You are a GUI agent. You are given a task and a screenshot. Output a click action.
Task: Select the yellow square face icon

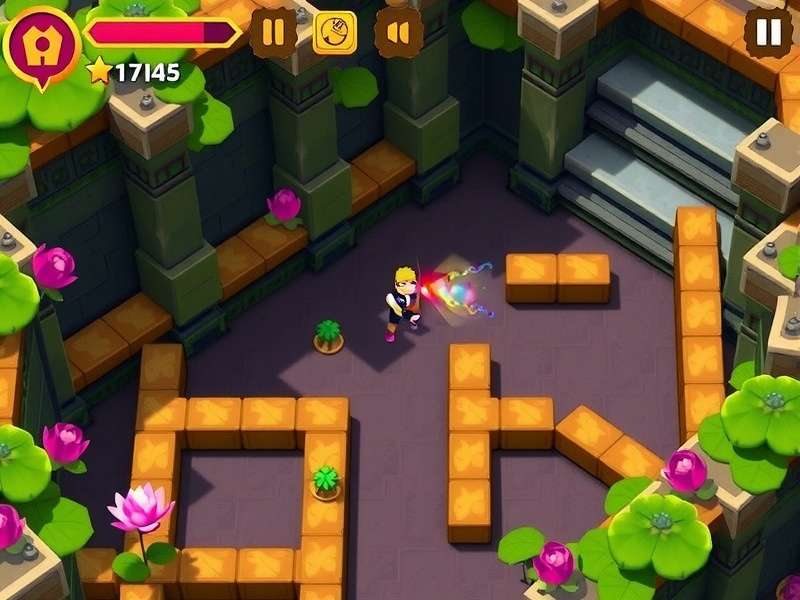(x=335, y=33)
